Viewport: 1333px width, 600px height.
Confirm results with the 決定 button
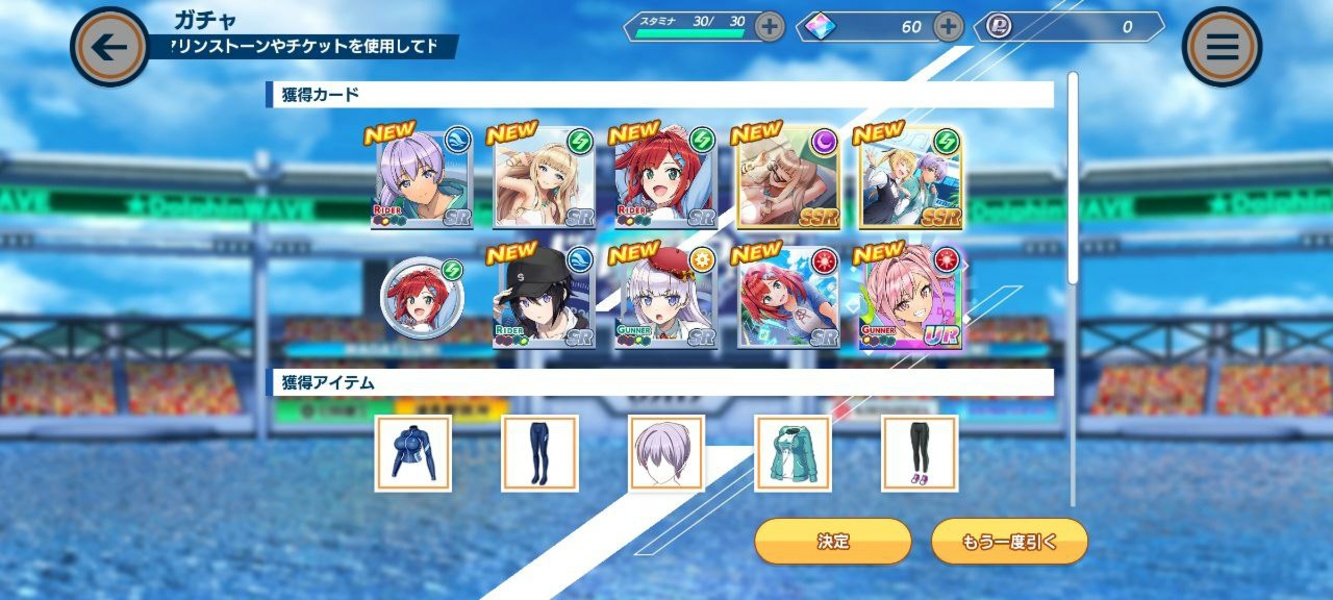pyautogui.click(x=832, y=541)
